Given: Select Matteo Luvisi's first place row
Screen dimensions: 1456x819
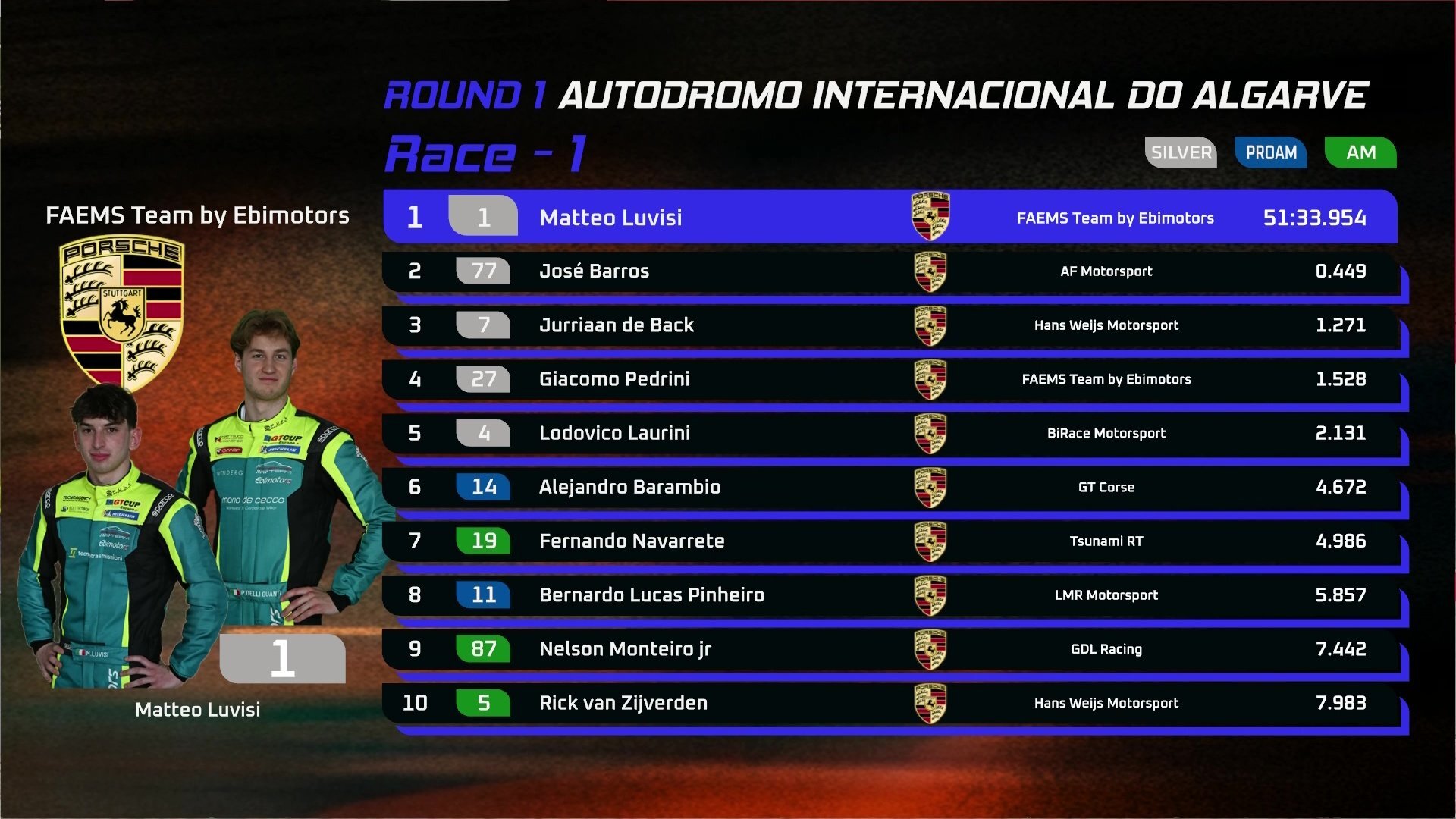Looking at the screenshot, I should point(889,217).
